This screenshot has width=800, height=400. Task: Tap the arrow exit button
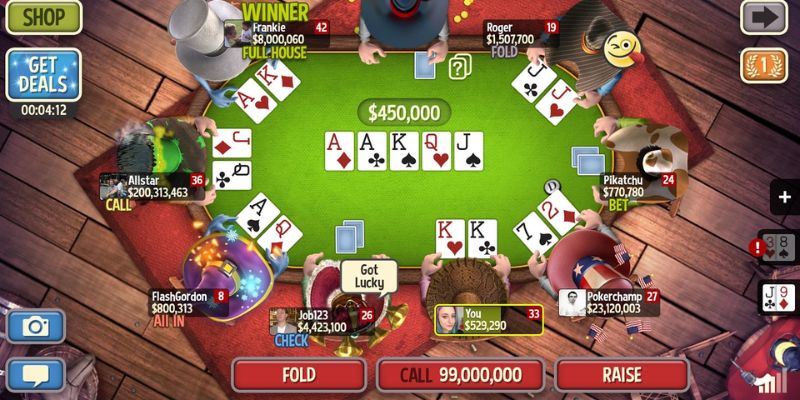click(763, 17)
